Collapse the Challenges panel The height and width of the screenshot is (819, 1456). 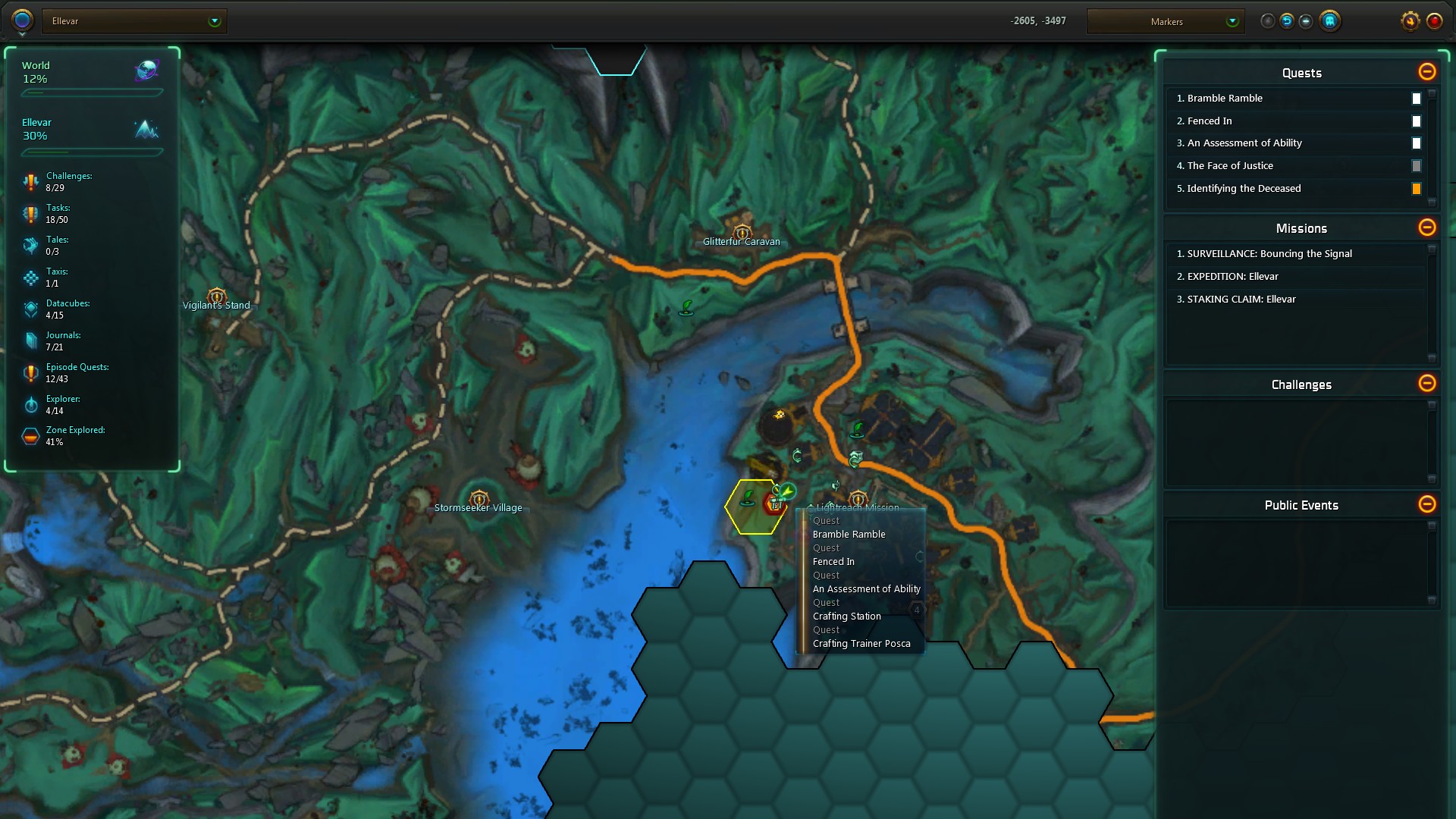[x=1426, y=384]
